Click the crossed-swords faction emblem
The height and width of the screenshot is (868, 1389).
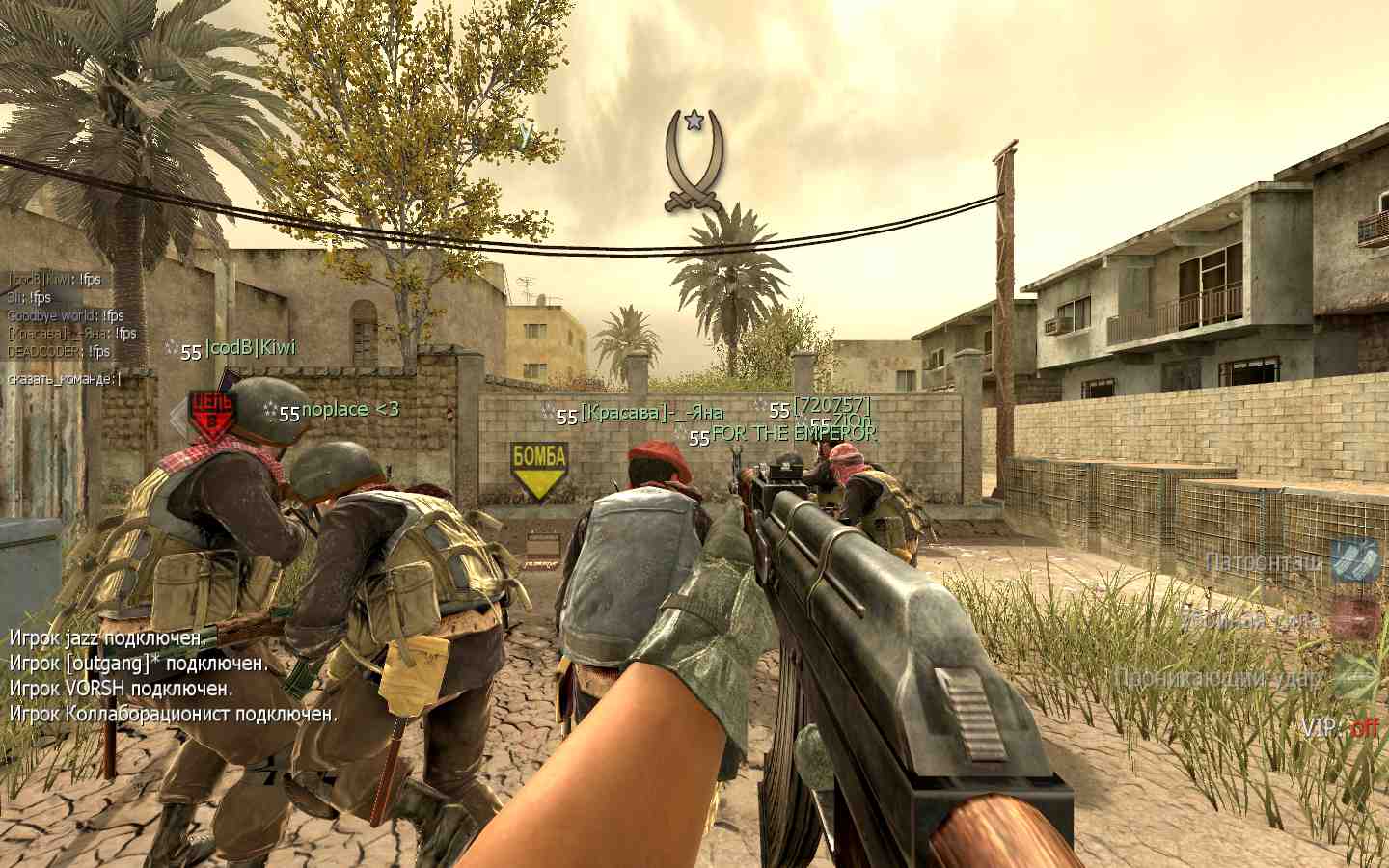(693, 161)
